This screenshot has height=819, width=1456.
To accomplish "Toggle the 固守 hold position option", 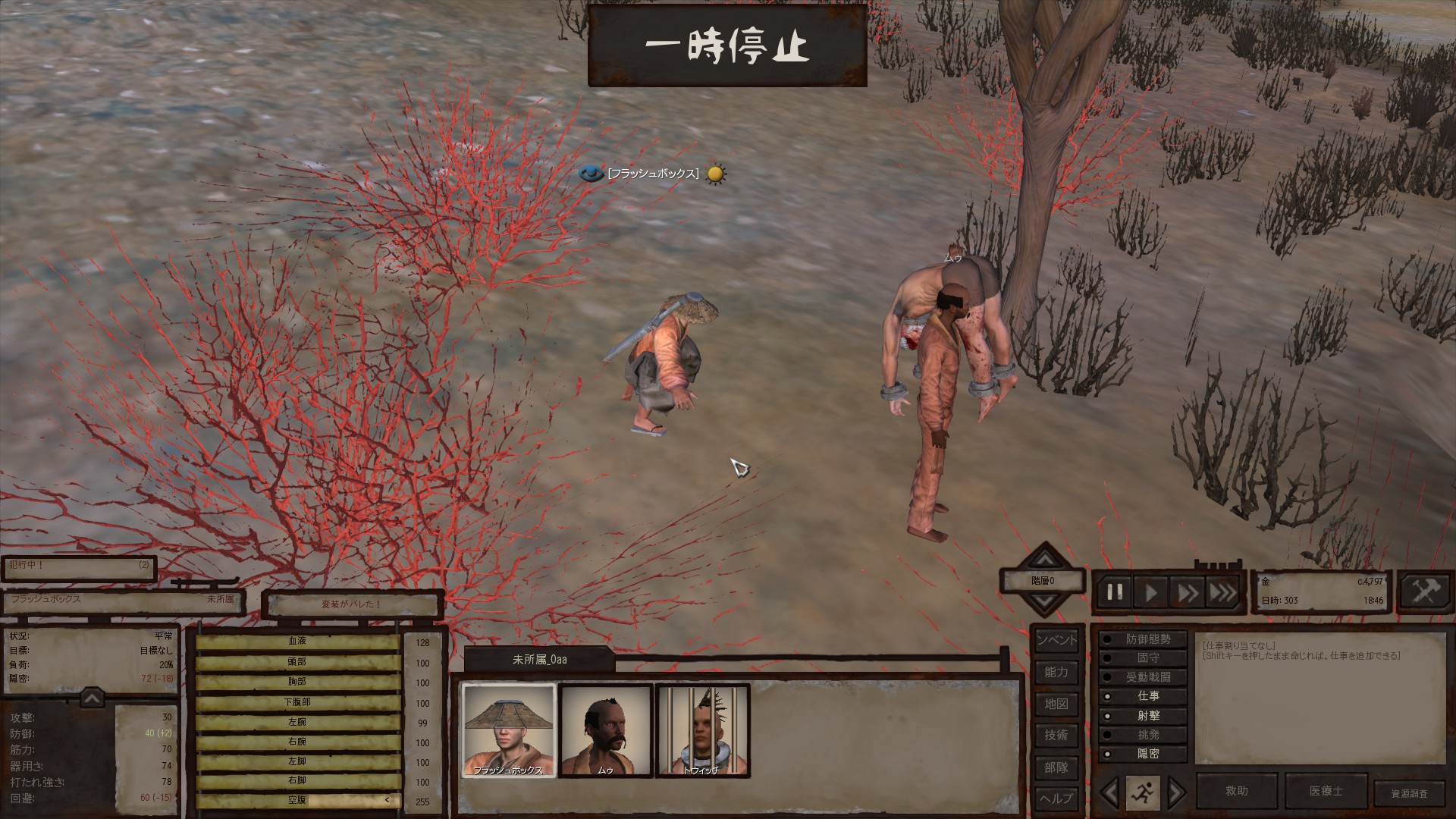I will [x=1144, y=658].
